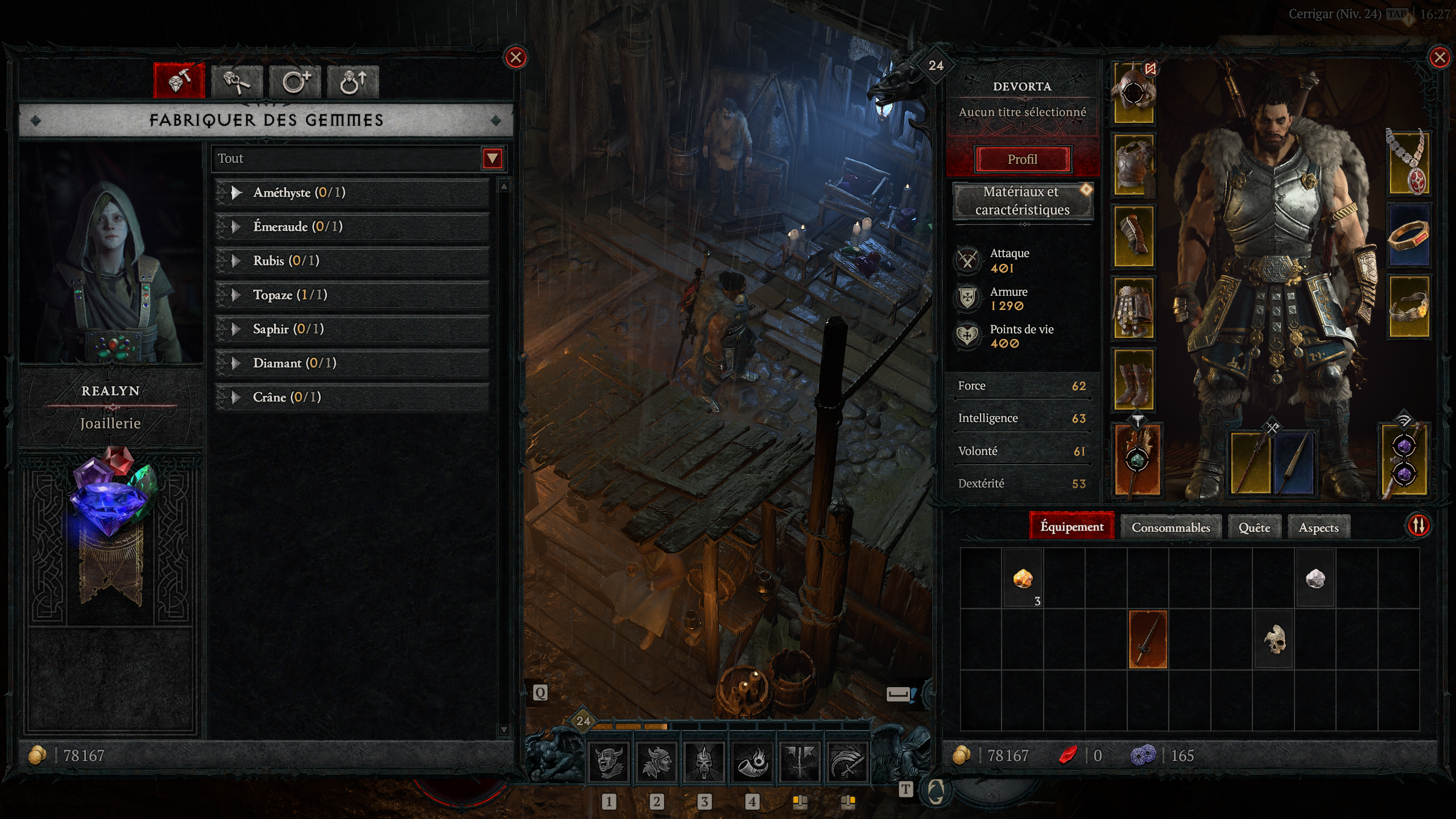Select the topaz stack in inventory
The image size is (1456, 819).
1023,579
